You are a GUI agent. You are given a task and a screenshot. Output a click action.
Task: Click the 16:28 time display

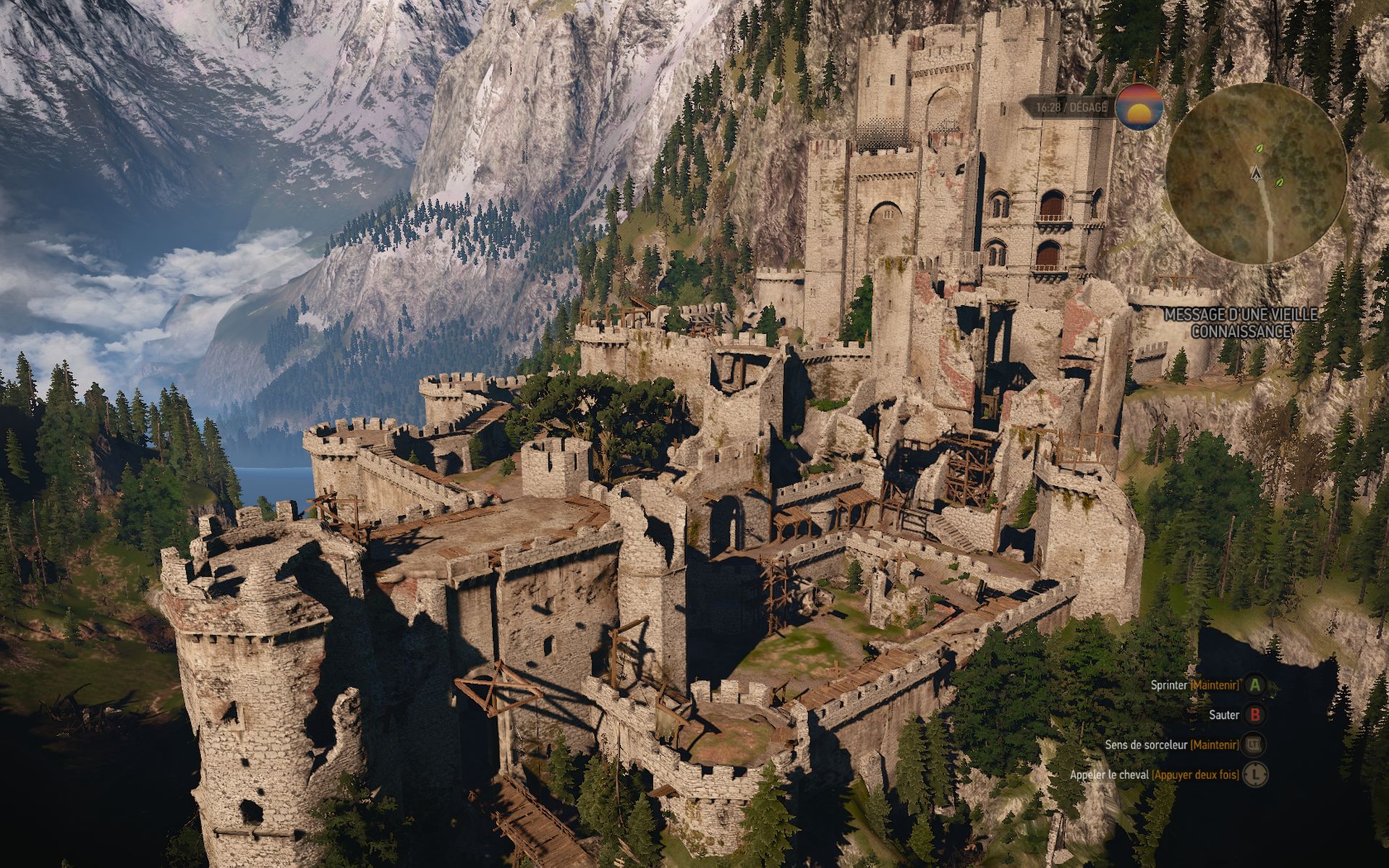point(1049,107)
